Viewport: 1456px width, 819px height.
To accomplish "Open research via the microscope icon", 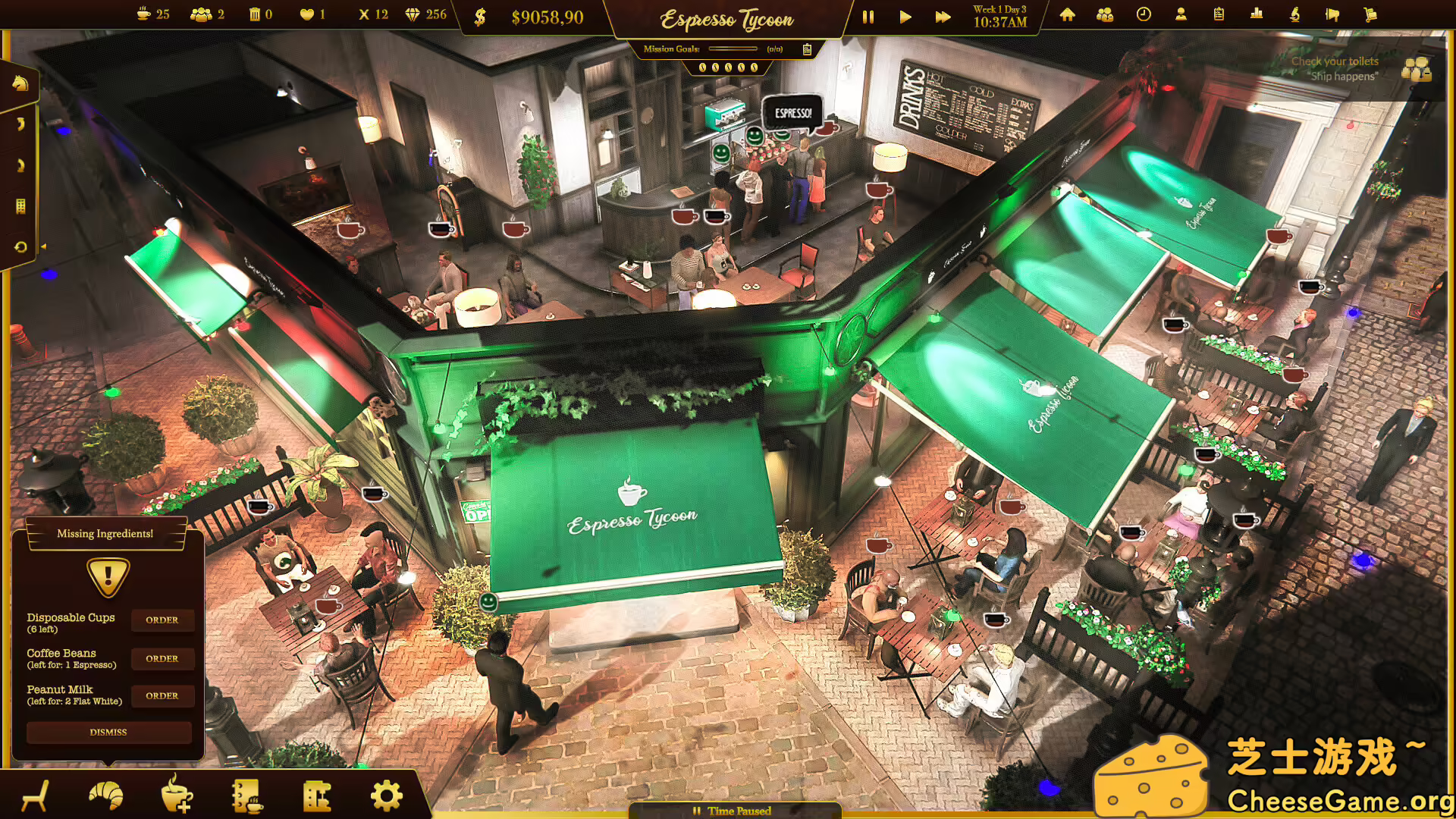I will [1294, 14].
